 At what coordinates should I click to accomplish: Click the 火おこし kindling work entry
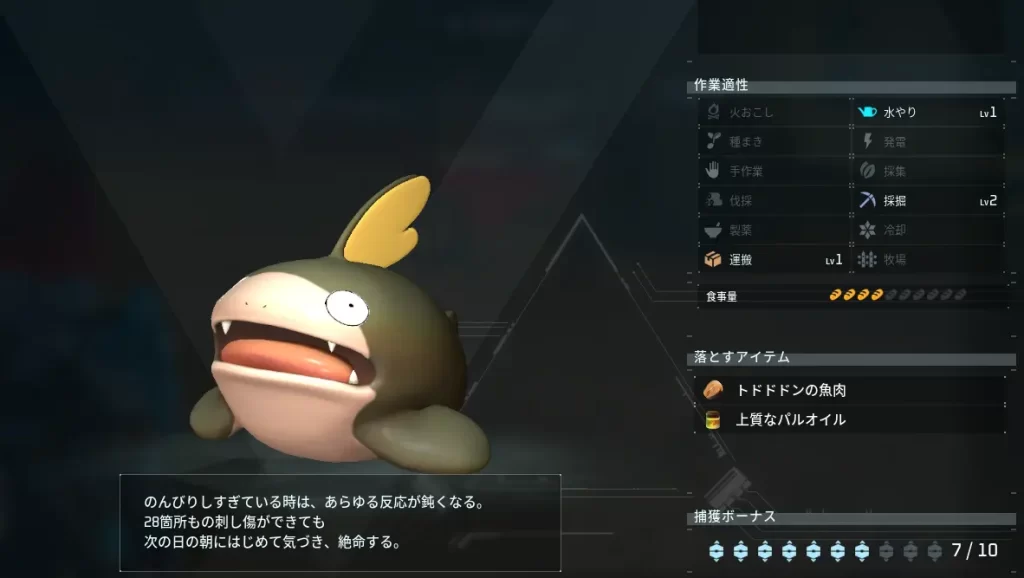(773, 112)
